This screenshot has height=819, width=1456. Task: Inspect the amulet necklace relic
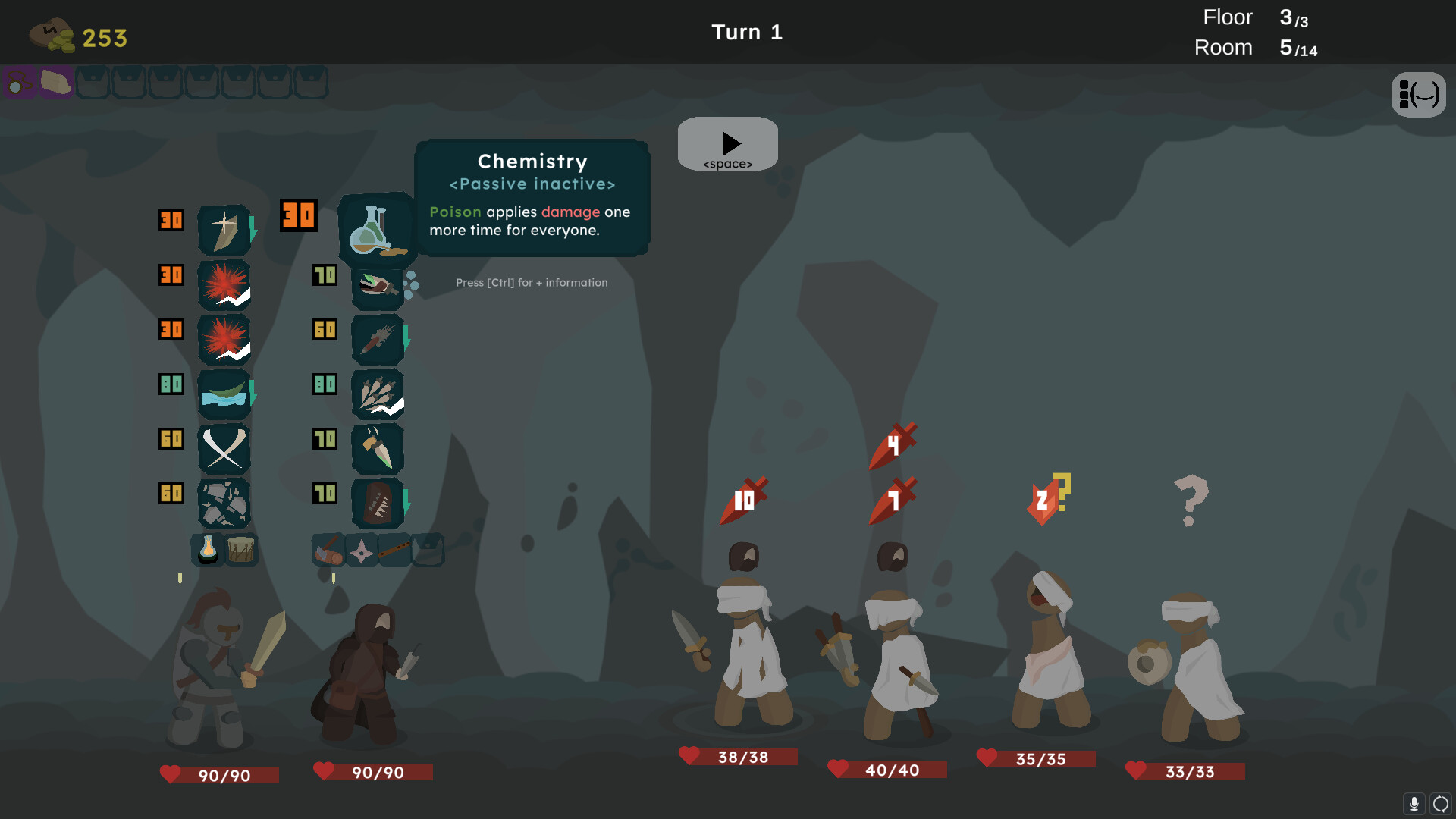click(x=19, y=82)
